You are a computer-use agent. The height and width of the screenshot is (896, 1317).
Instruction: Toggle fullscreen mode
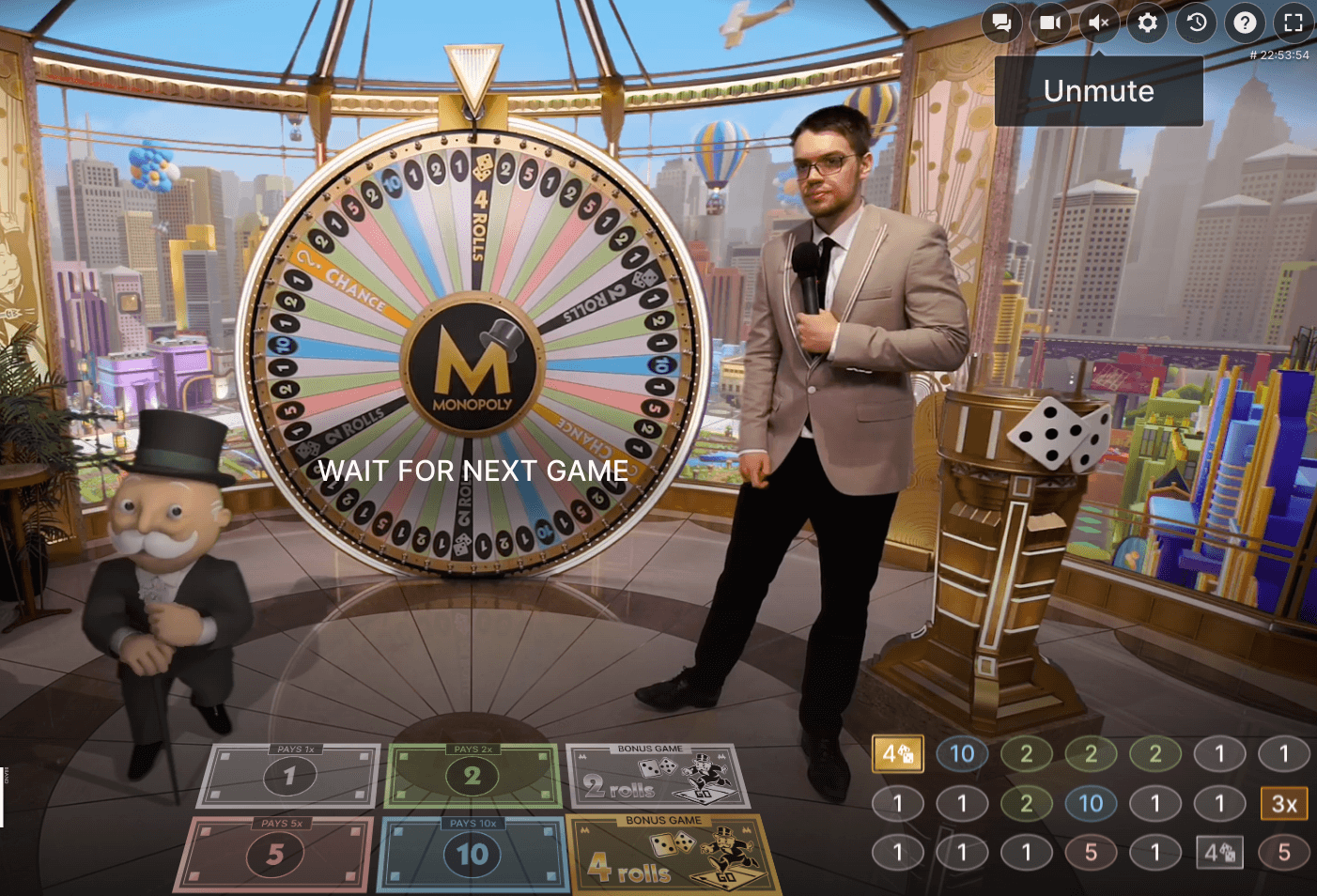click(x=1294, y=23)
